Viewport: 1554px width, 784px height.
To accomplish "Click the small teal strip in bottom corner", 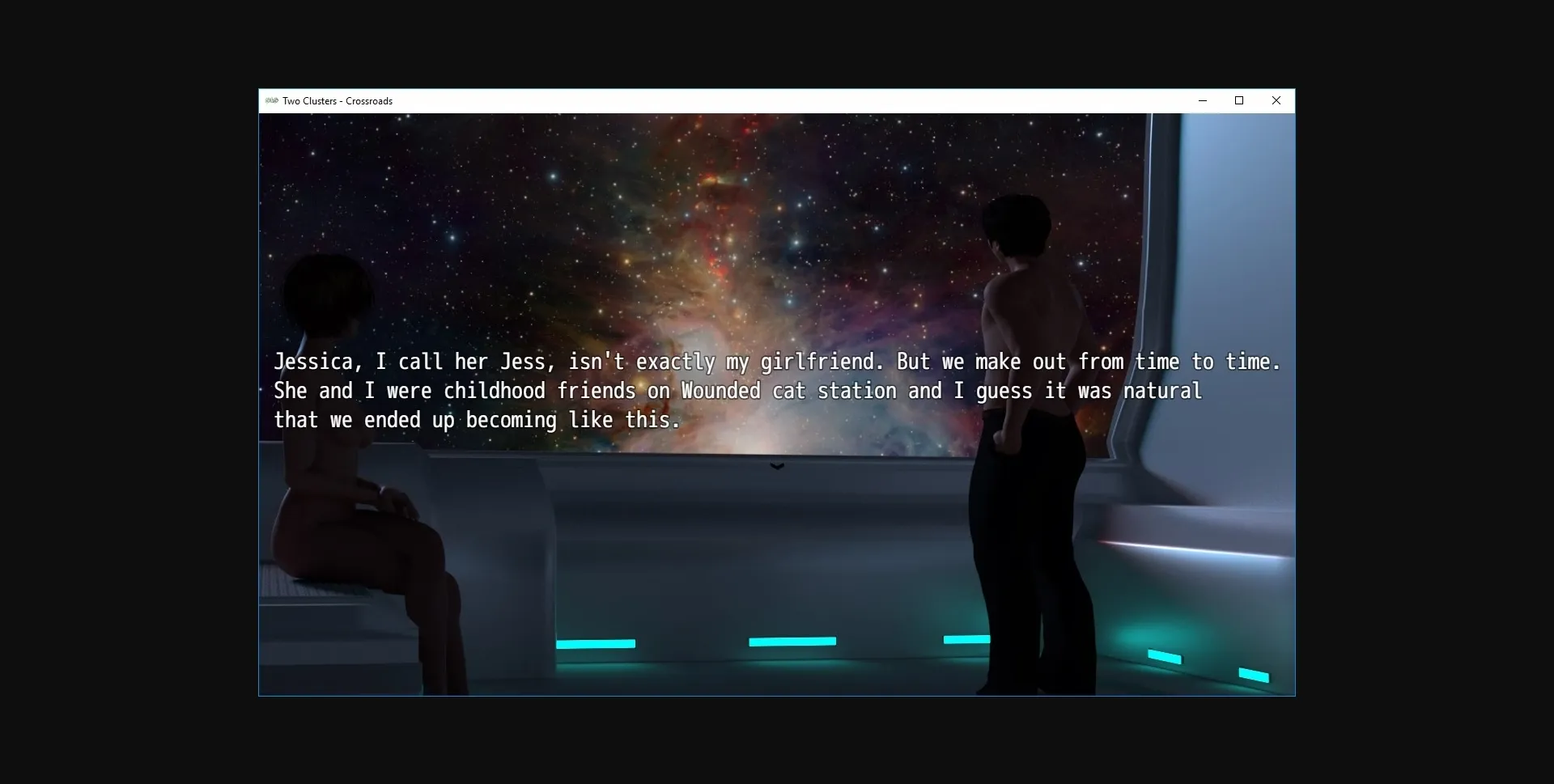I will click(1253, 675).
